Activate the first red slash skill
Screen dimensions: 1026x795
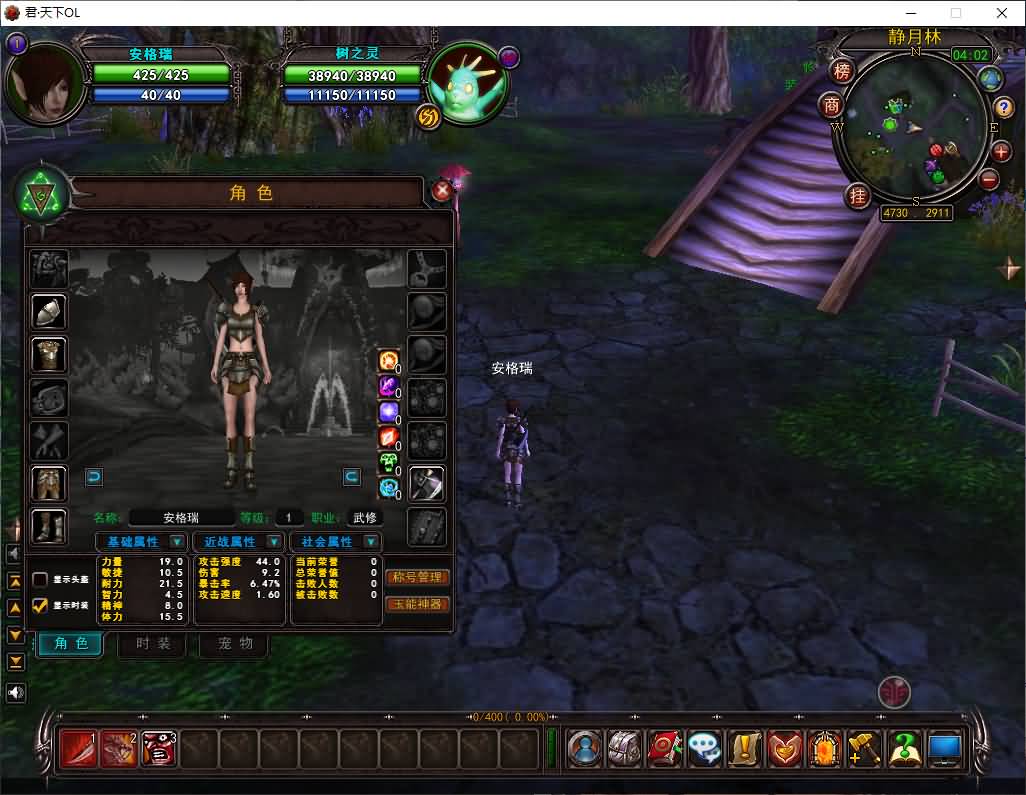(x=78, y=749)
